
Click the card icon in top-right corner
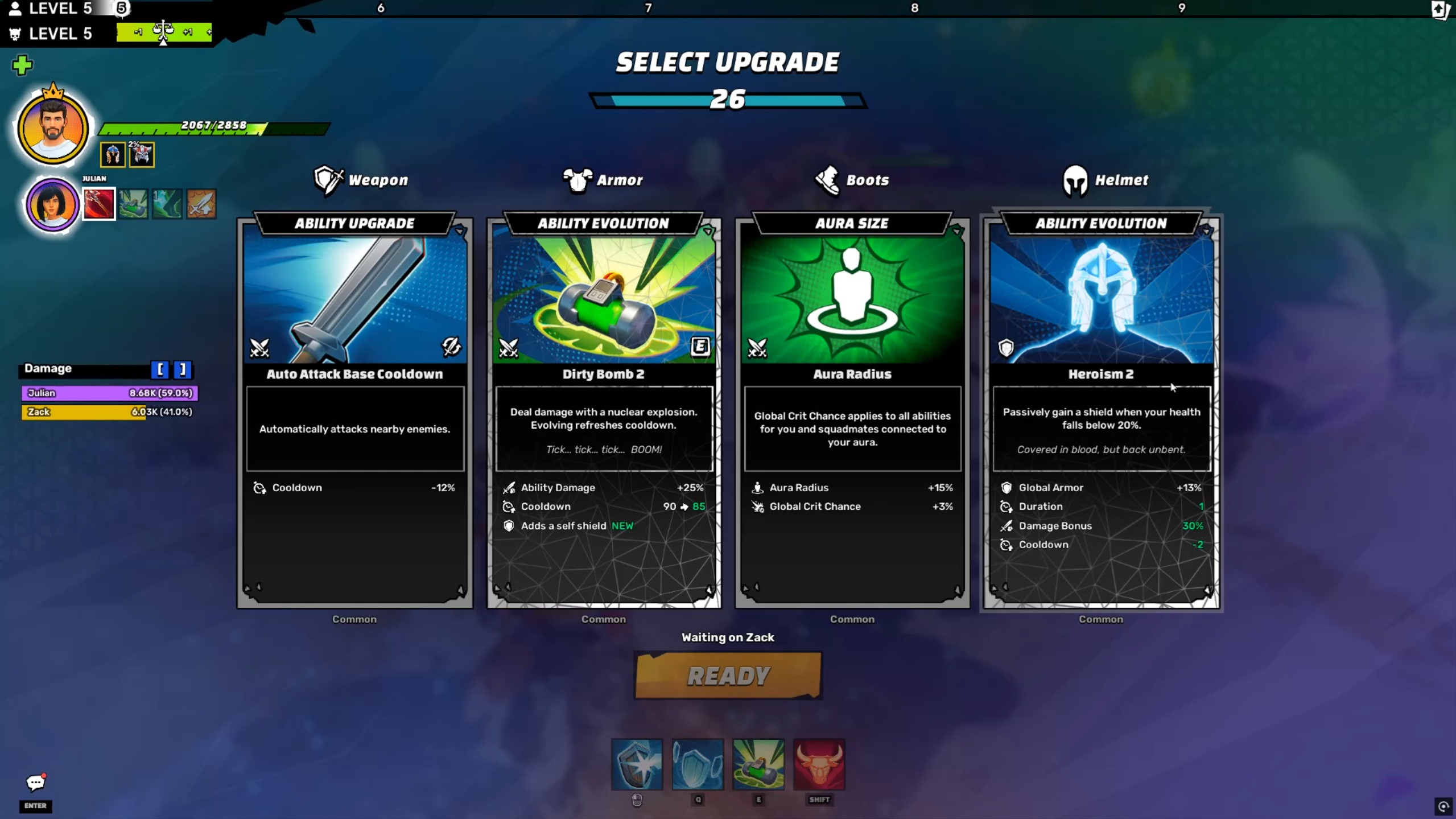tap(1440, 10)
